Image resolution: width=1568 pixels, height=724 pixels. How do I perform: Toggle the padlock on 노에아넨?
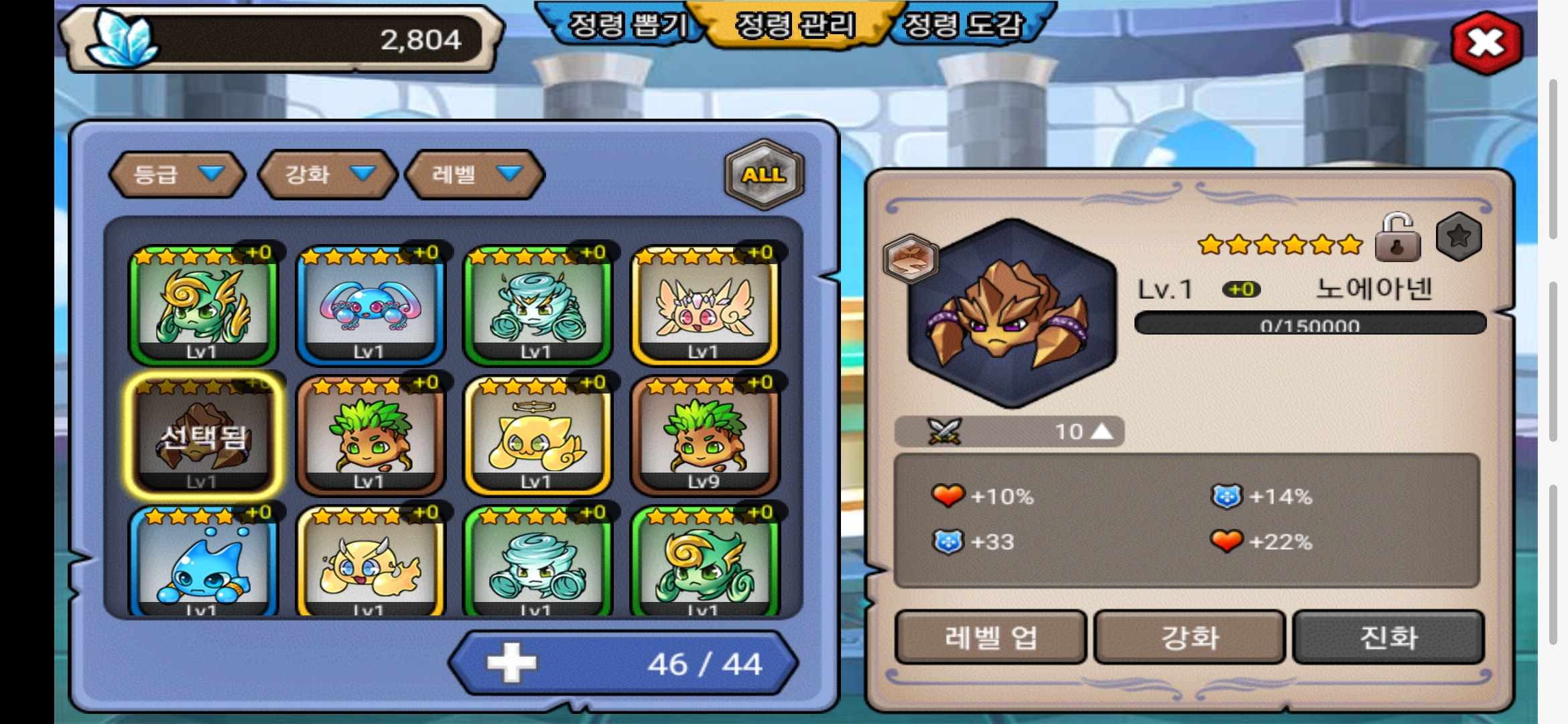click(1397, 239)
